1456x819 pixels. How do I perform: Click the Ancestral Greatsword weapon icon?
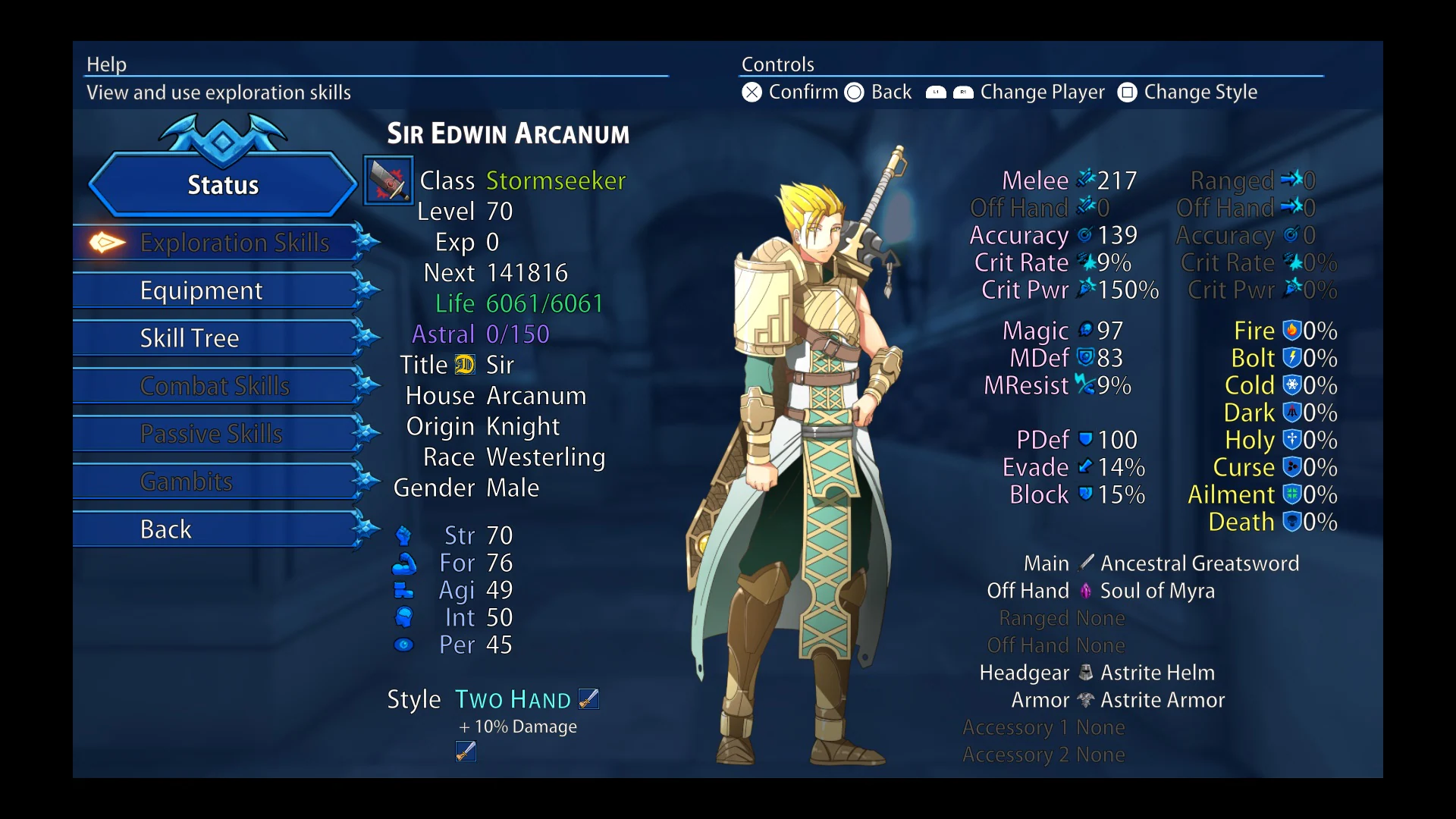point(1087,563)
